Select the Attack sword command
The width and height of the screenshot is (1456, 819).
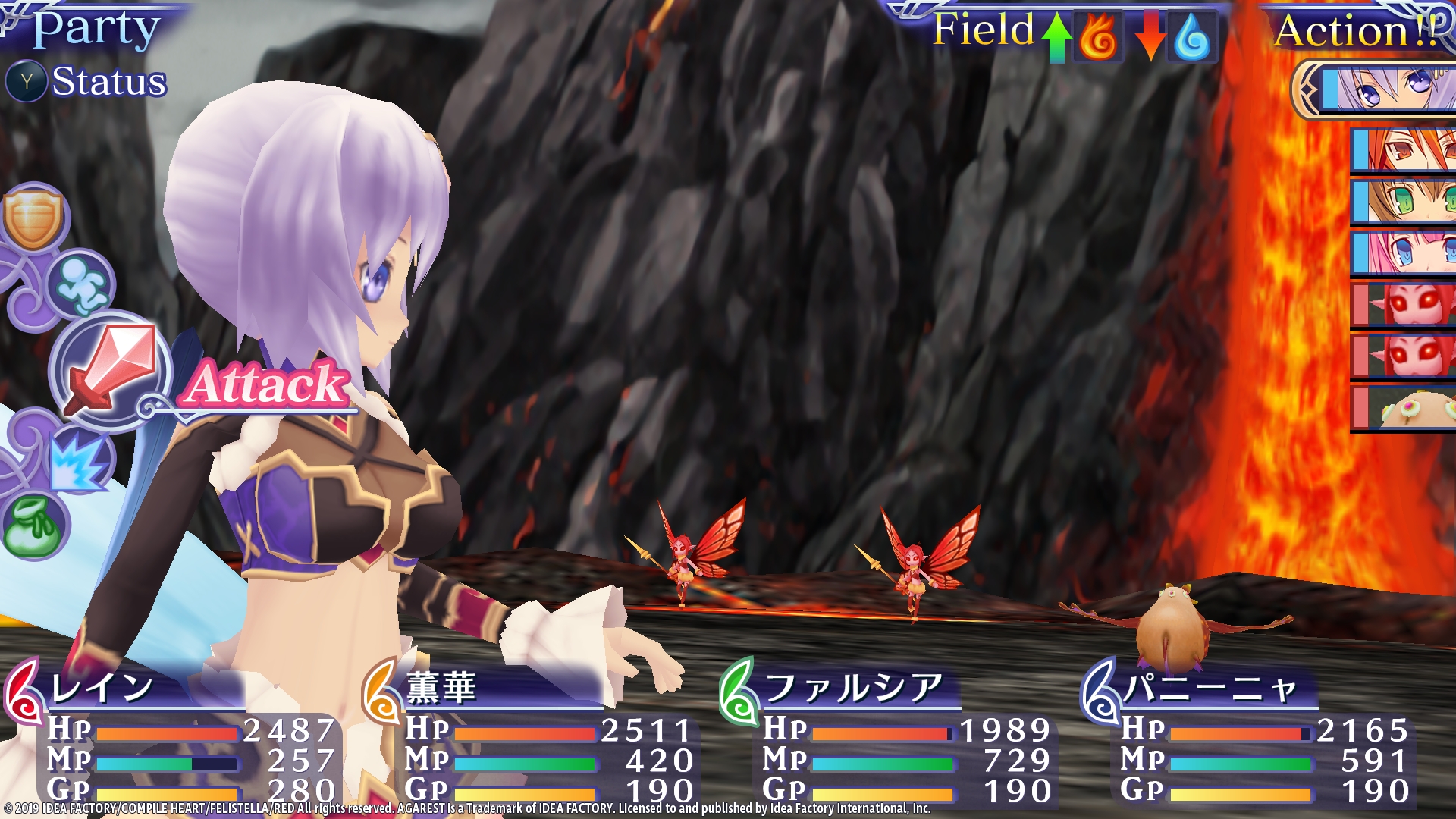pos(111,372)
